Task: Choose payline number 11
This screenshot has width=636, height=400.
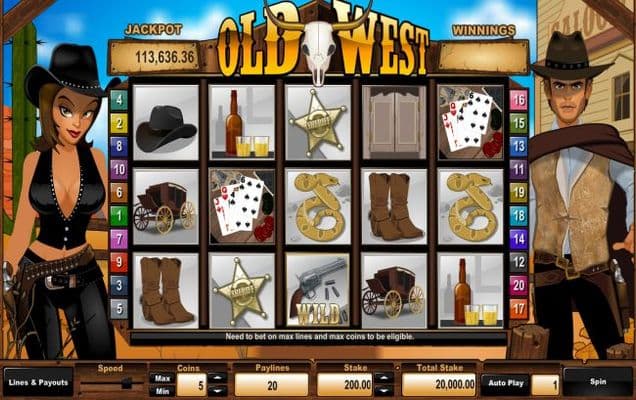Action: coord(518,169)
